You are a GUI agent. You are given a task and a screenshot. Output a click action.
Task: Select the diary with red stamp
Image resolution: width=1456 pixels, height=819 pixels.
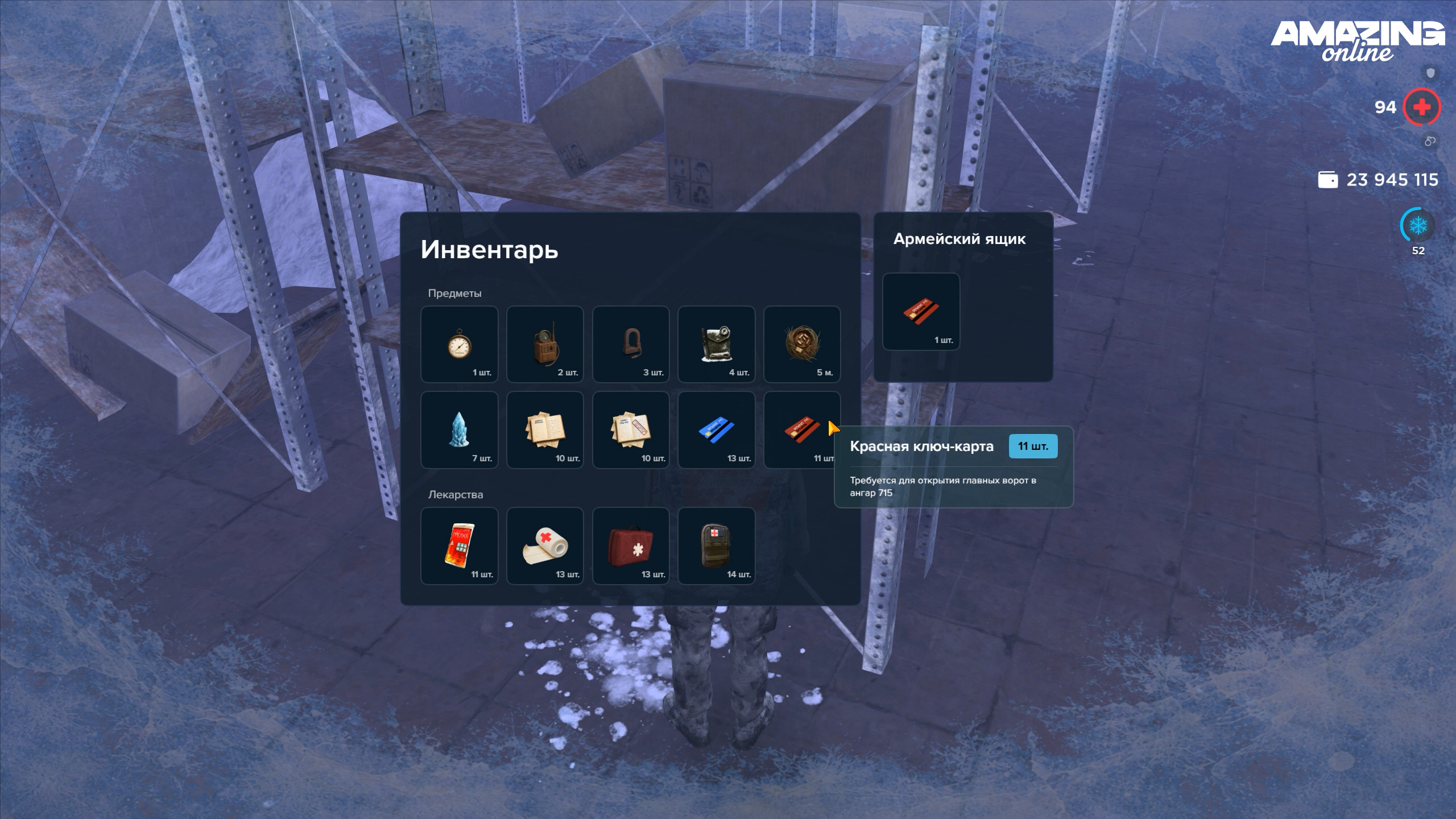(x=631, y=430)
